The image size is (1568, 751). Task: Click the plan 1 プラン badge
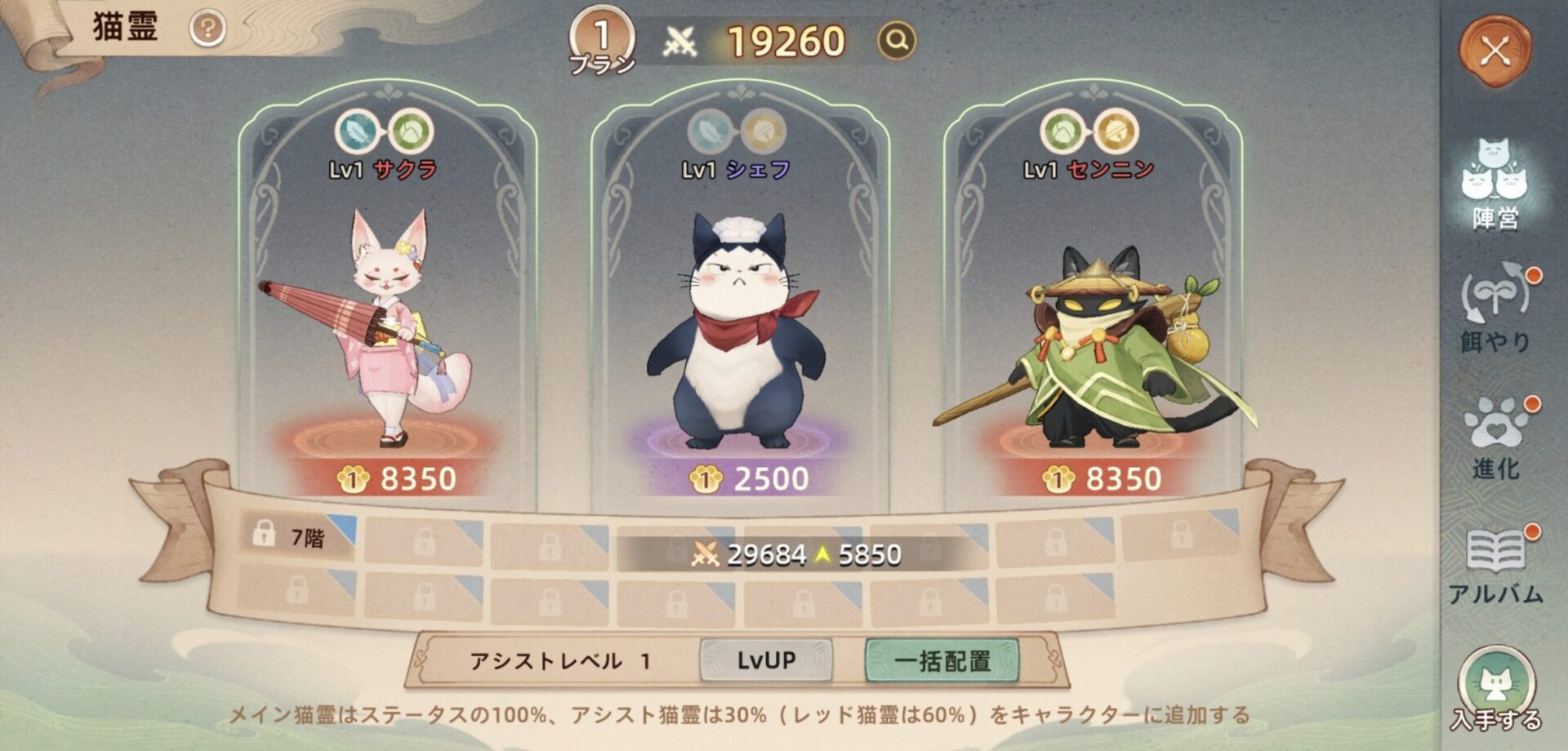click(602, 42)
